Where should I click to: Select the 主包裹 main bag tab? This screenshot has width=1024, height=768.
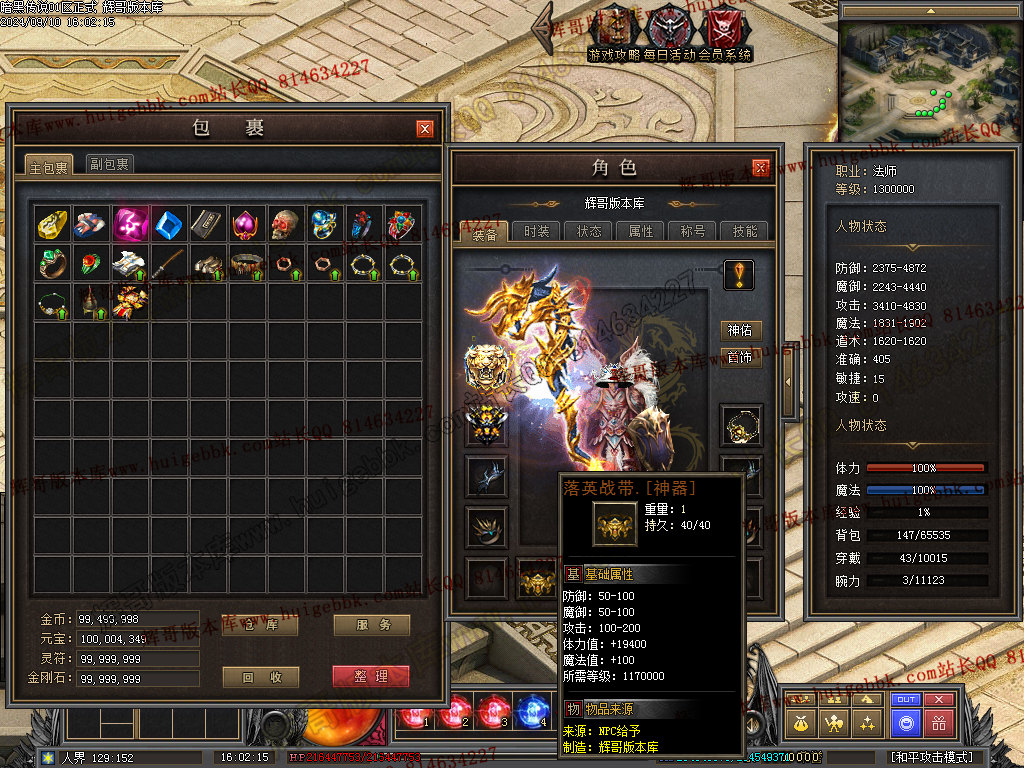[48, 166]
